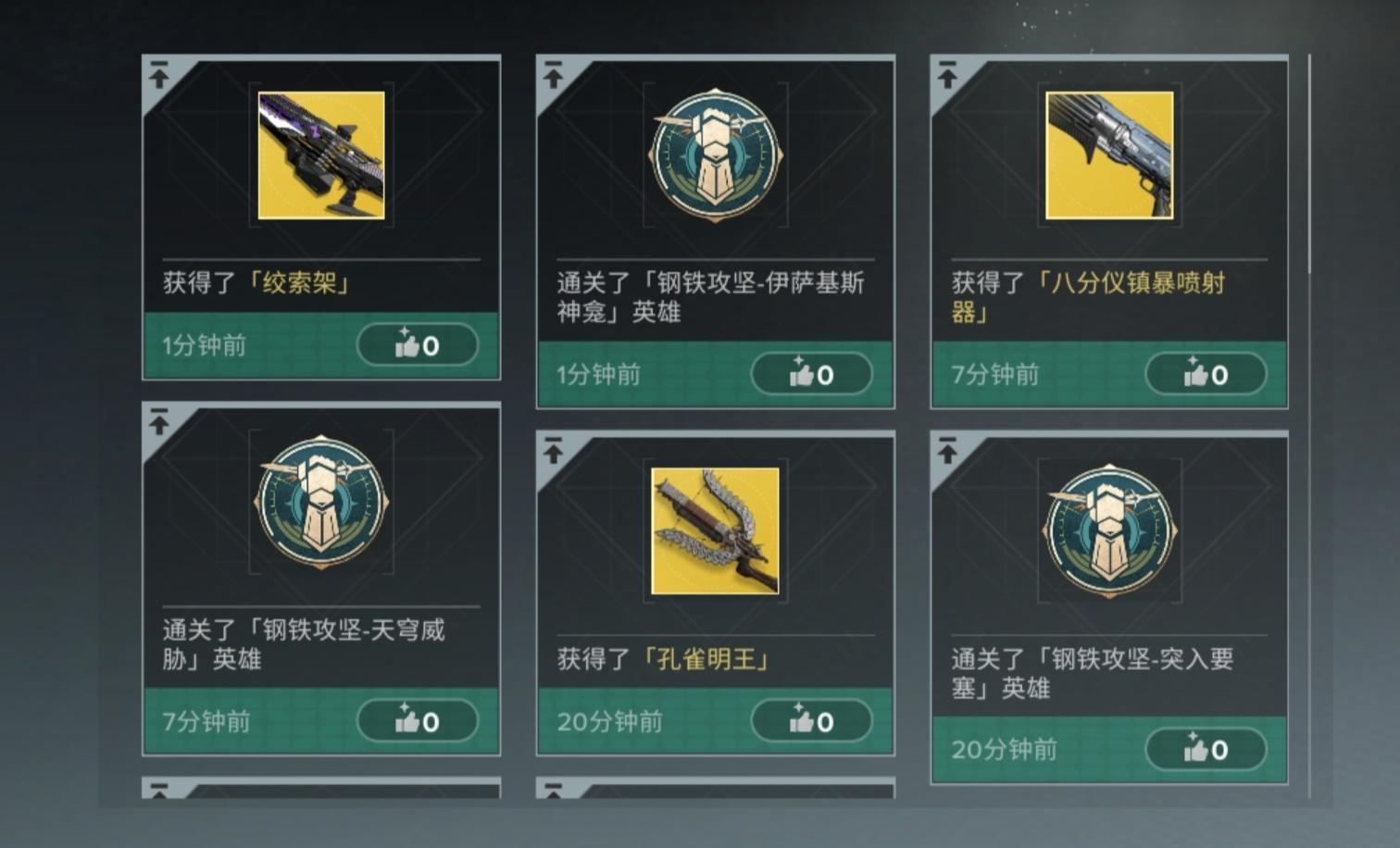
Task: Click the 八分仪镇暴喷射器 weapon thumbnail
Action: (x=1108, y=156)
